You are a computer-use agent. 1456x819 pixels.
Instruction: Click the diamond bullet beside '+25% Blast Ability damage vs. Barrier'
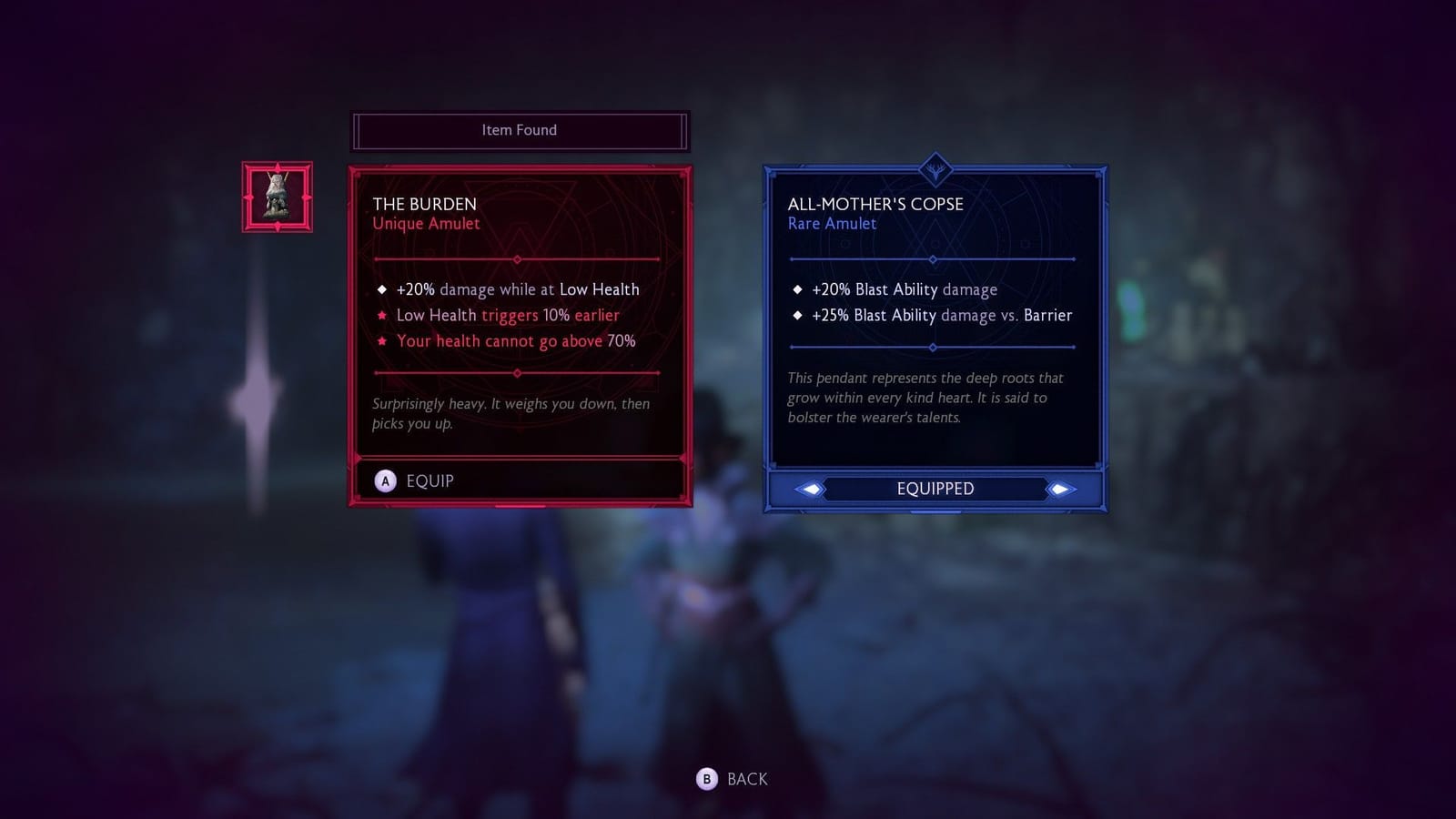pos(798,316)
